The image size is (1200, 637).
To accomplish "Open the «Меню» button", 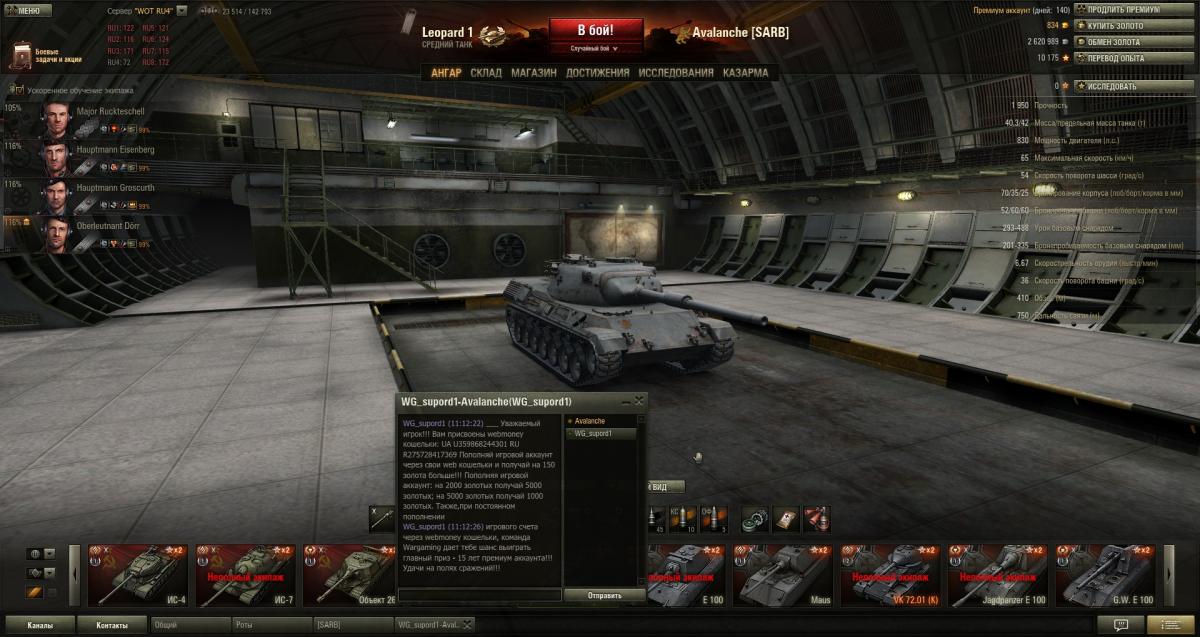I will coord(28,10).
